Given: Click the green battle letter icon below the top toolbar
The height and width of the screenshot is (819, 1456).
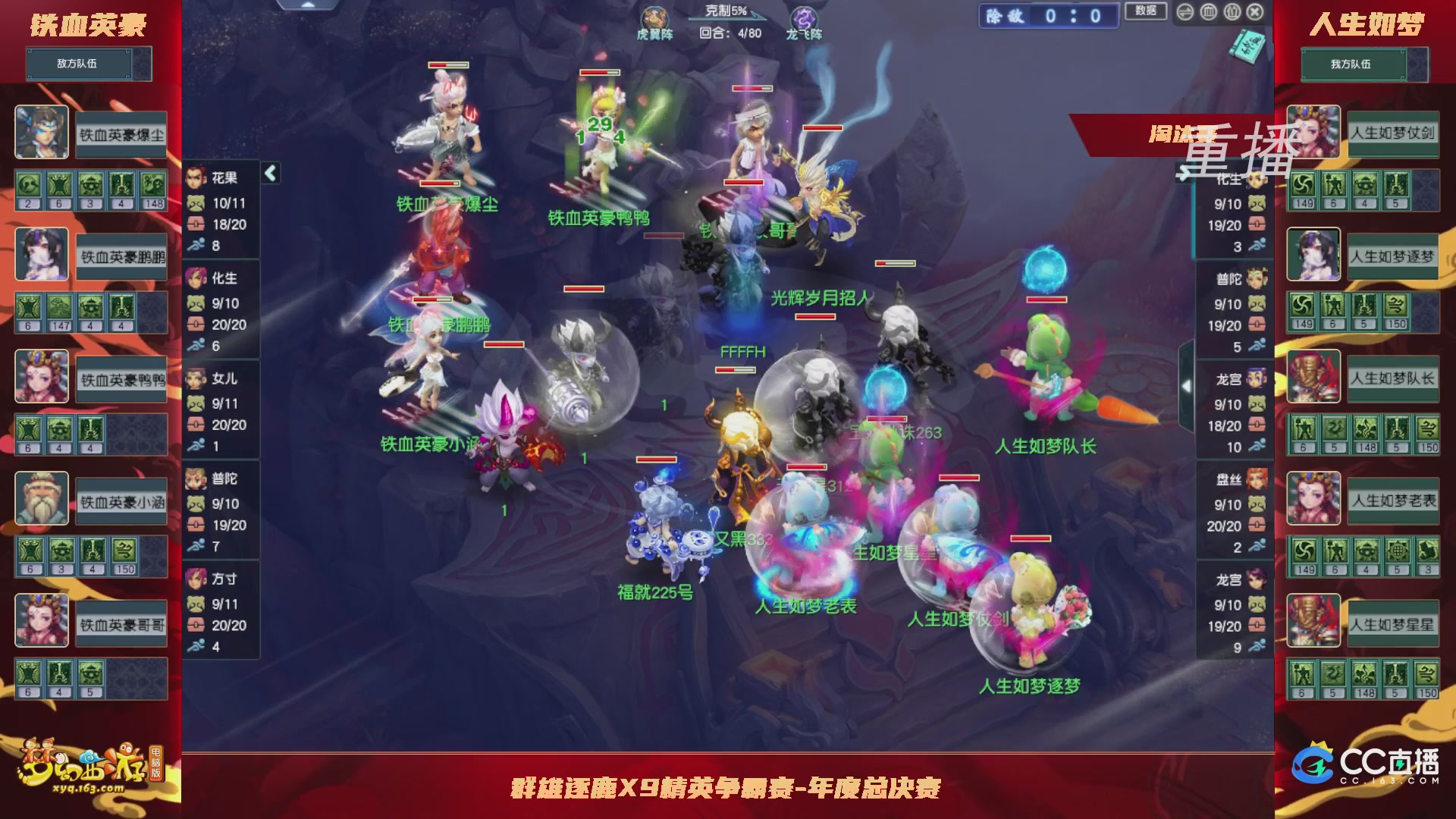Looking at the screenshot, I should [x=1248, y=45].
